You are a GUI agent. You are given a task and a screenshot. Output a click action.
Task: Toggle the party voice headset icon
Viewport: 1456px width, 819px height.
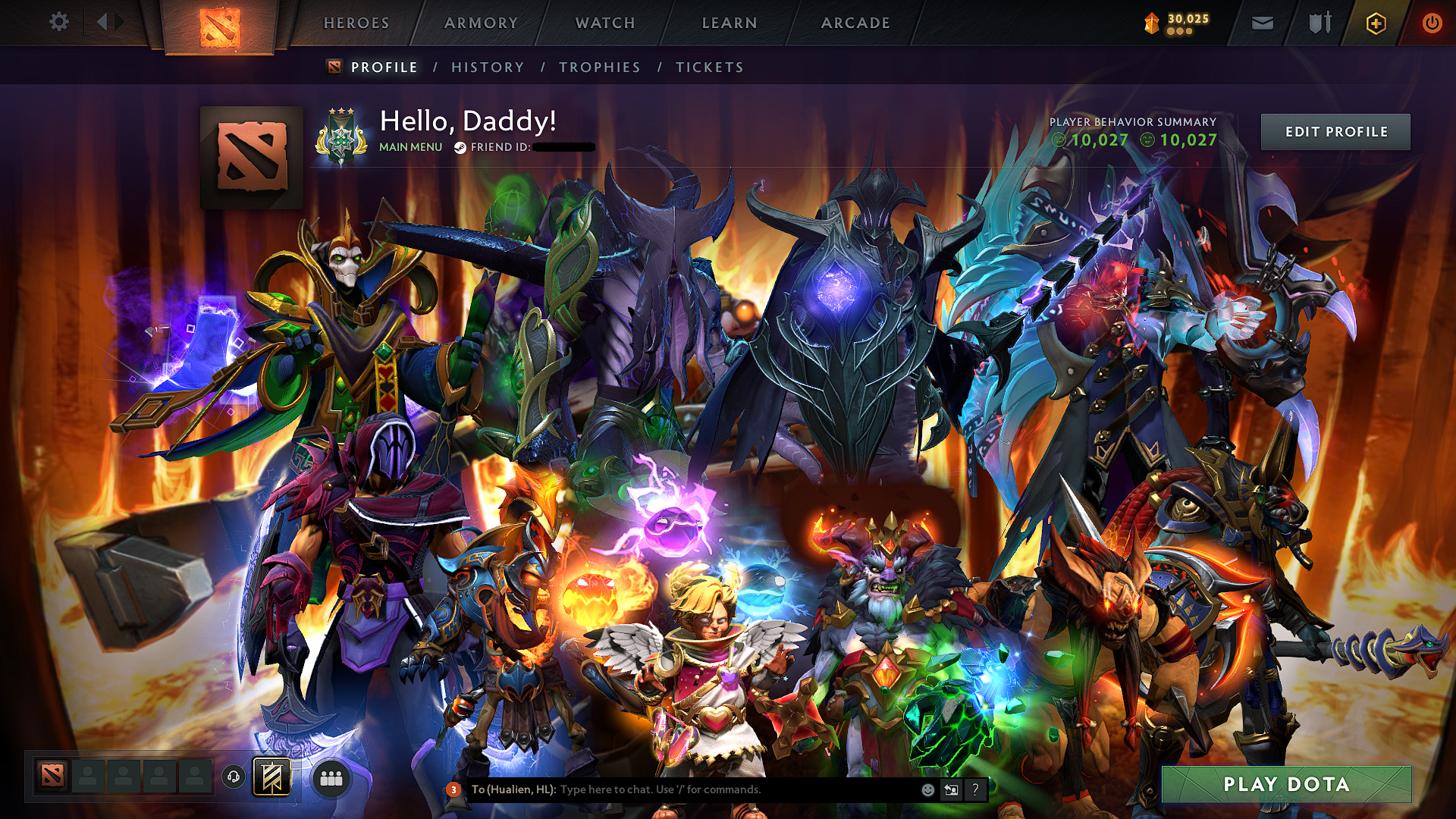(x=234, y=777)
